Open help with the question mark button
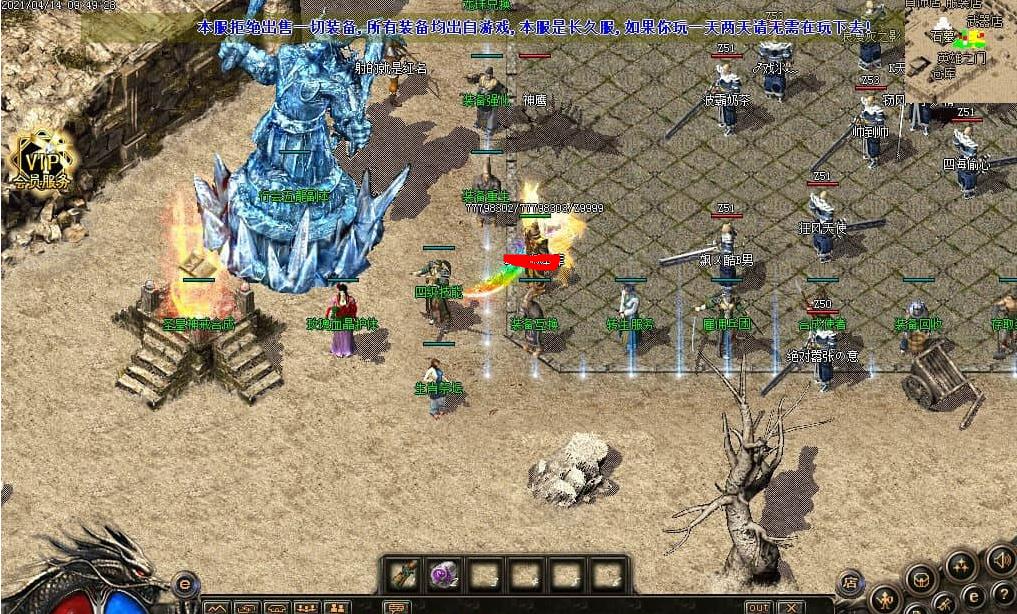1017x614 pixels. [x=1003, y=594]
